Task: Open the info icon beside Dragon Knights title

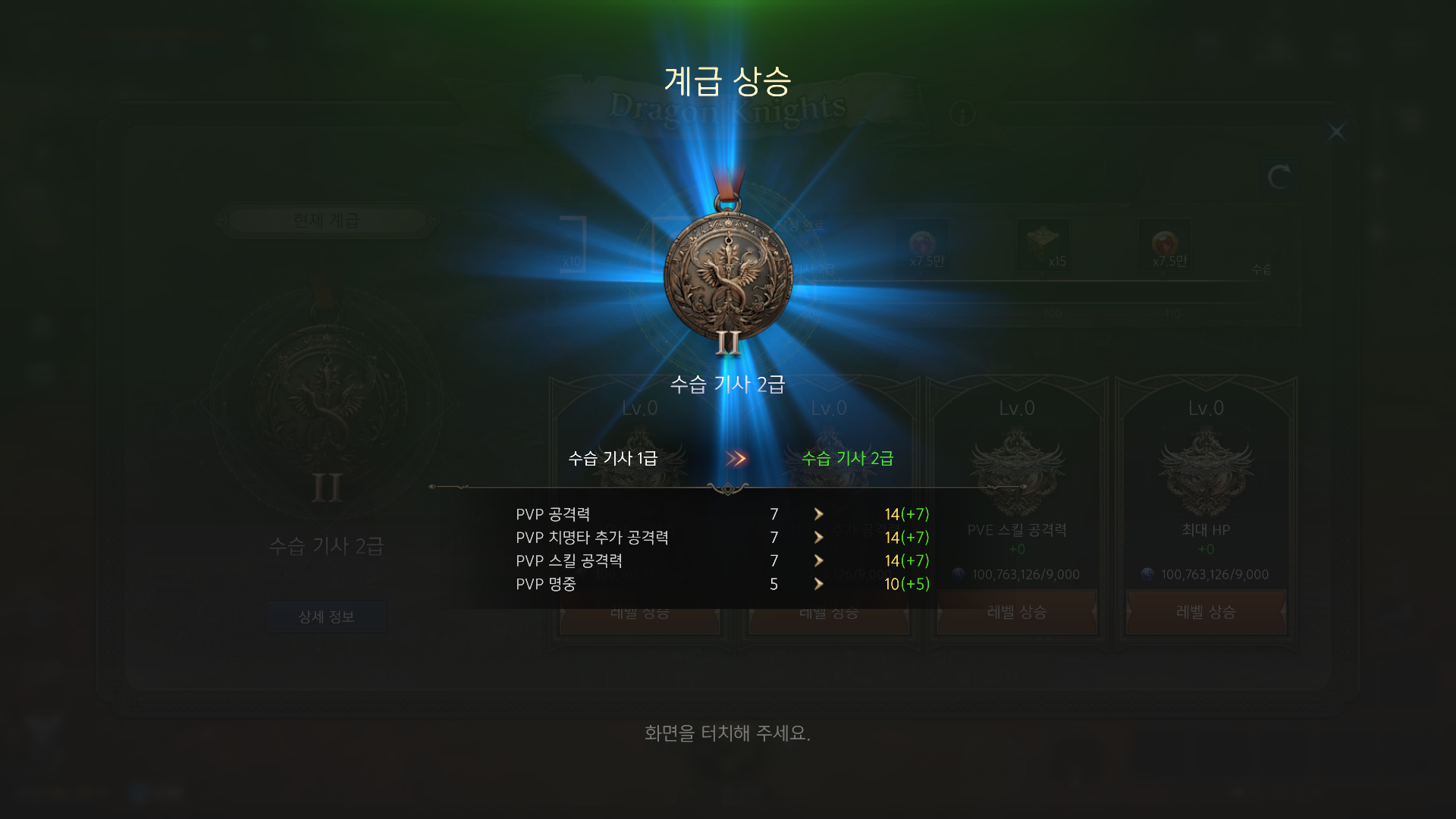Action: point(962,114)
